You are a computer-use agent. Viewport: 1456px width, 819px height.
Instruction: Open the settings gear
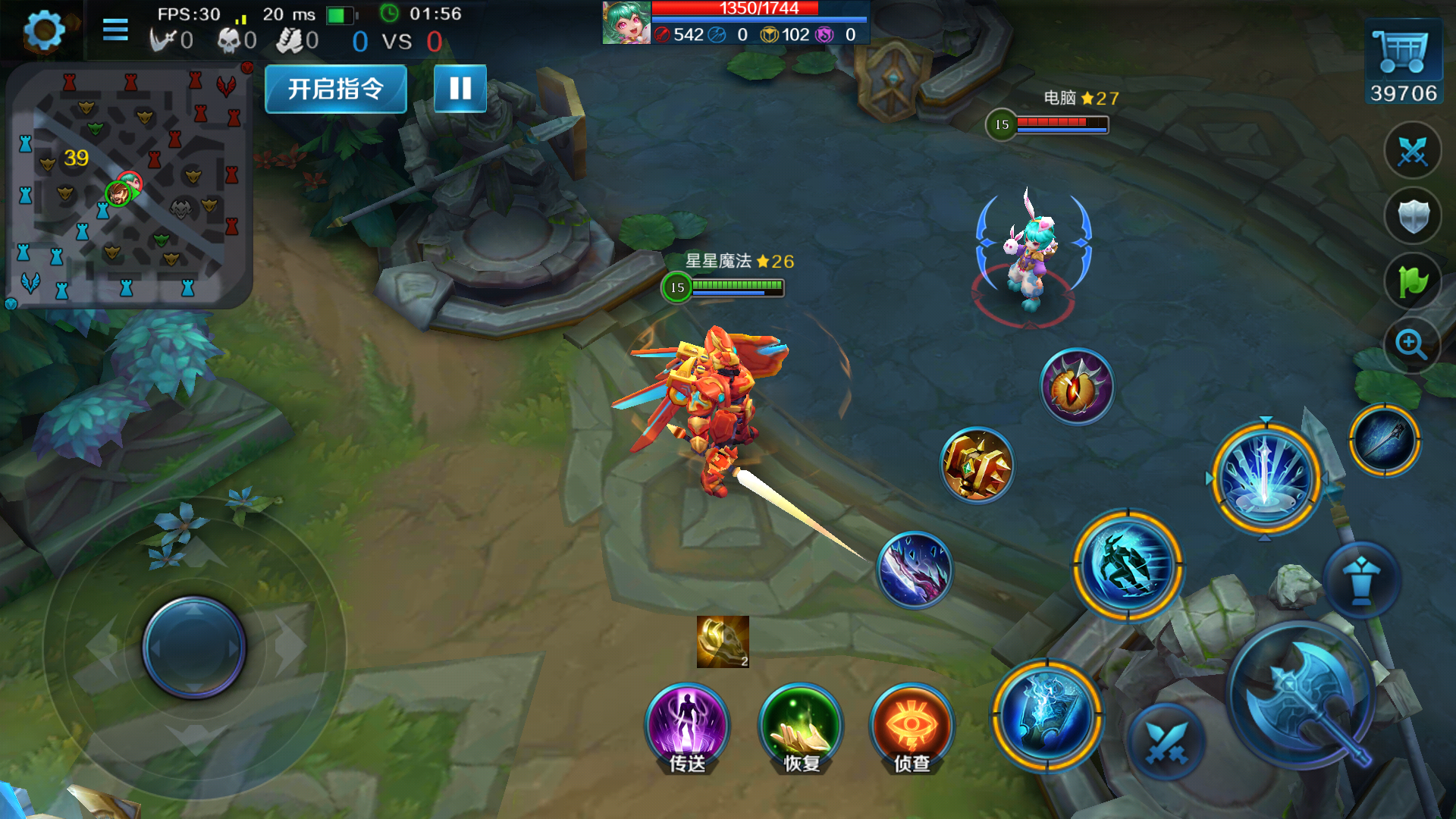[x=44, y=31]
